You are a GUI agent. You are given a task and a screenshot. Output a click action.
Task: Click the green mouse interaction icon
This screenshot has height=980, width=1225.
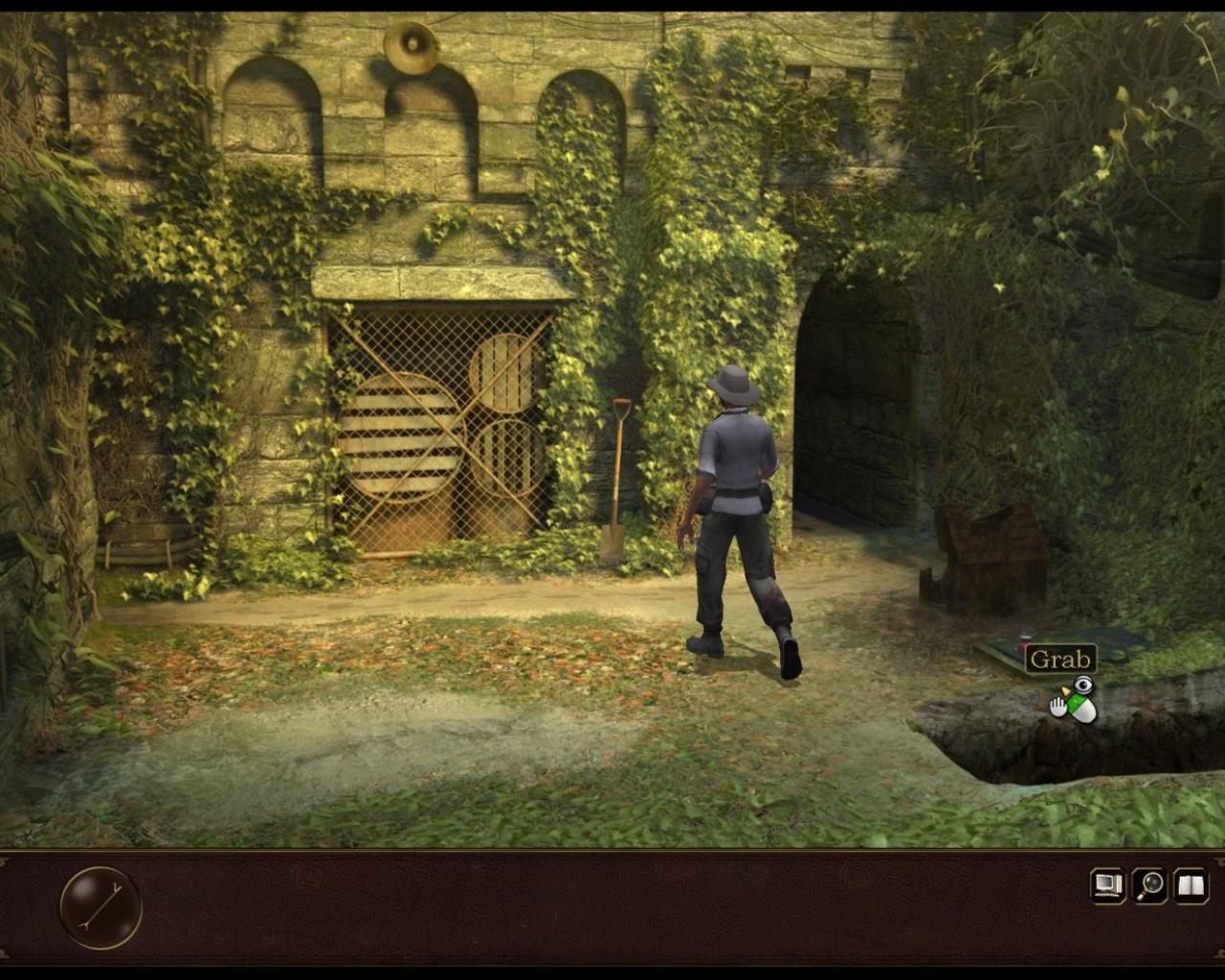1076,703
